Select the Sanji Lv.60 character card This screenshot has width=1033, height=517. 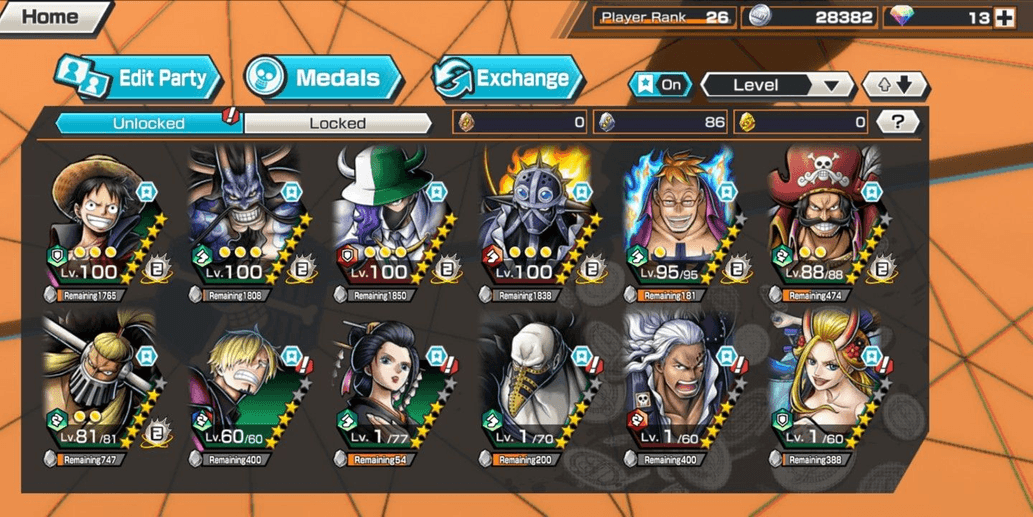(248, 385)
